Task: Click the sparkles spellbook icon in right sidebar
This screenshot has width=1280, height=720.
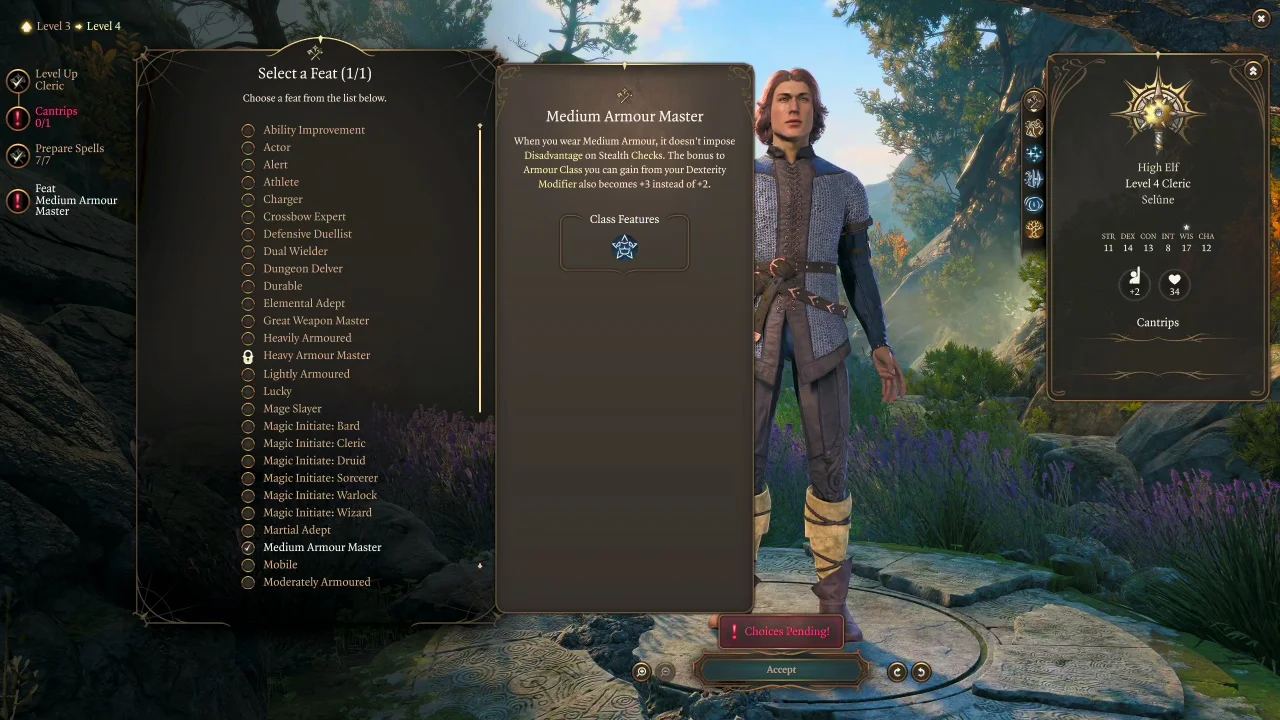Action: (1033, 154)
